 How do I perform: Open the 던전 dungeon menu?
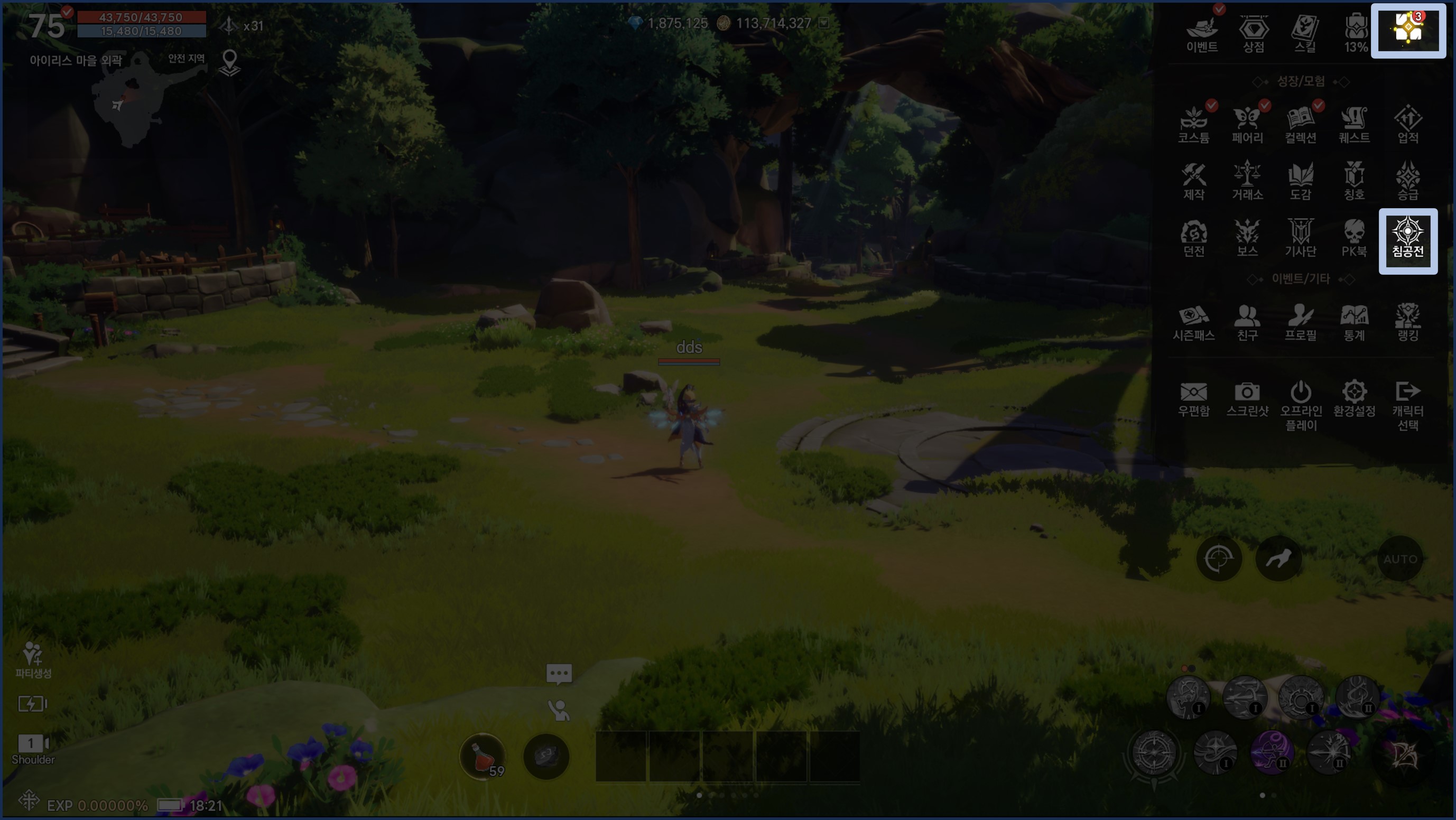(1193, 238)
